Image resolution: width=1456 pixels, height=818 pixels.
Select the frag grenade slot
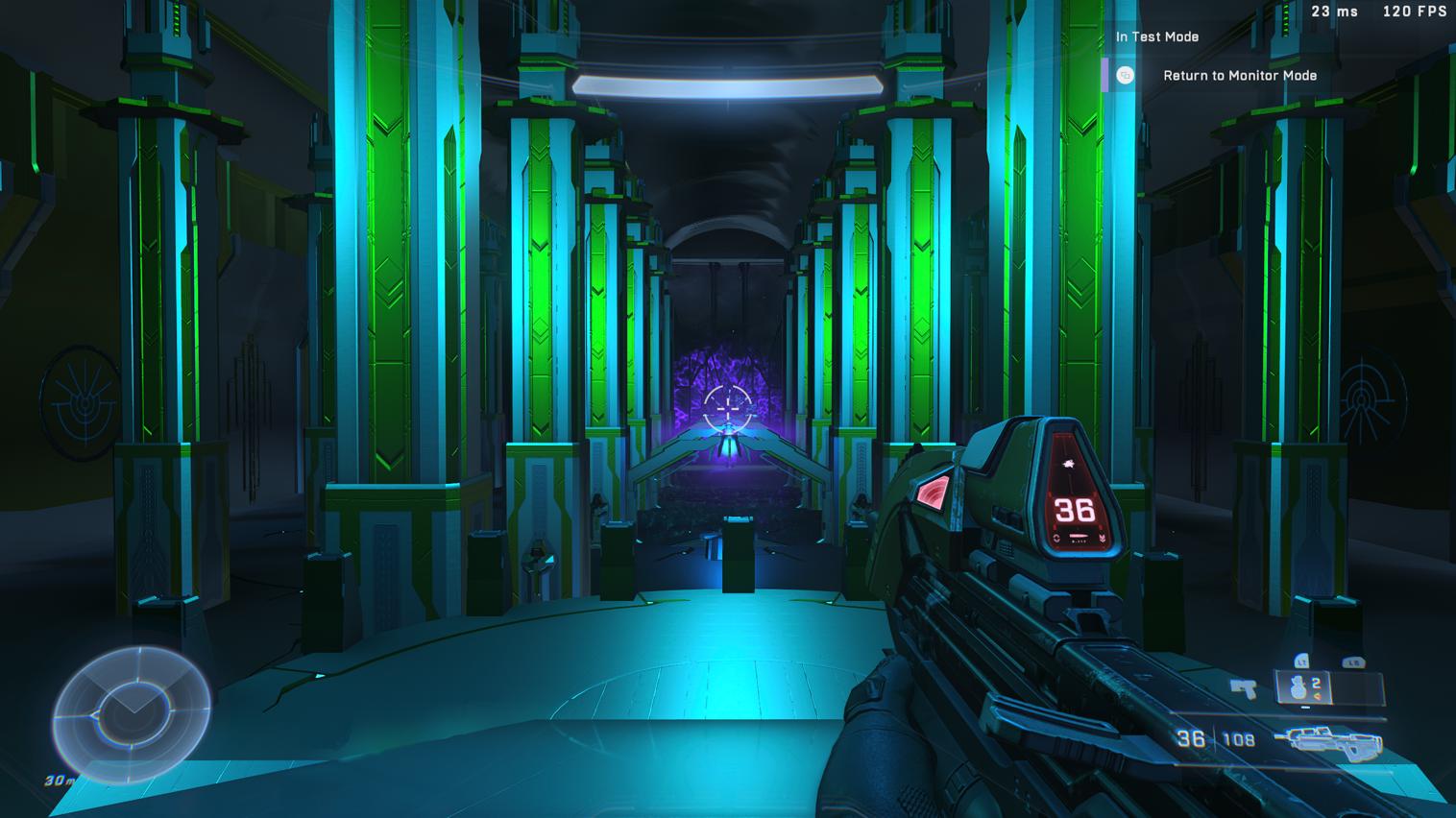click(1304, 687)
